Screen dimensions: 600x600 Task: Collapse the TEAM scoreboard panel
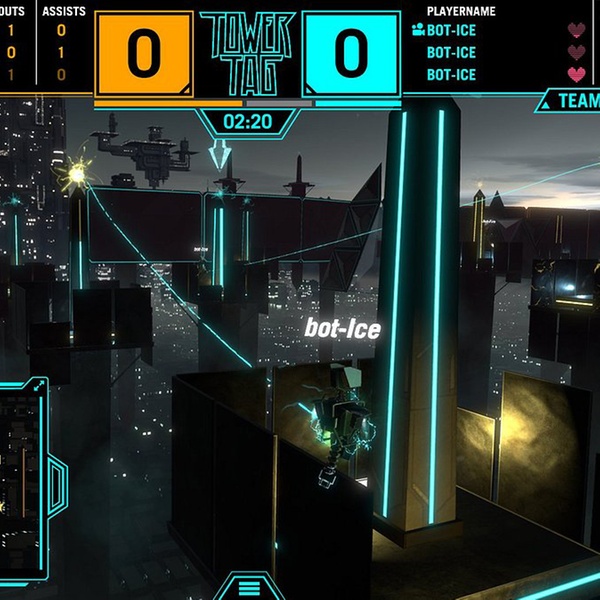tap(546, 101)
